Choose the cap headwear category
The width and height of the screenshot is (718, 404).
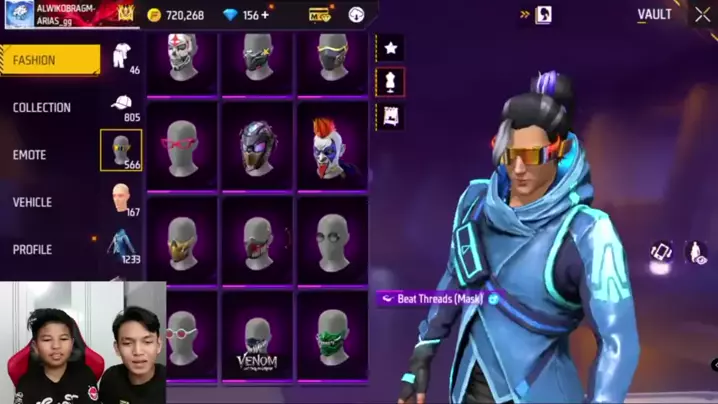click(x=121, y=105)
